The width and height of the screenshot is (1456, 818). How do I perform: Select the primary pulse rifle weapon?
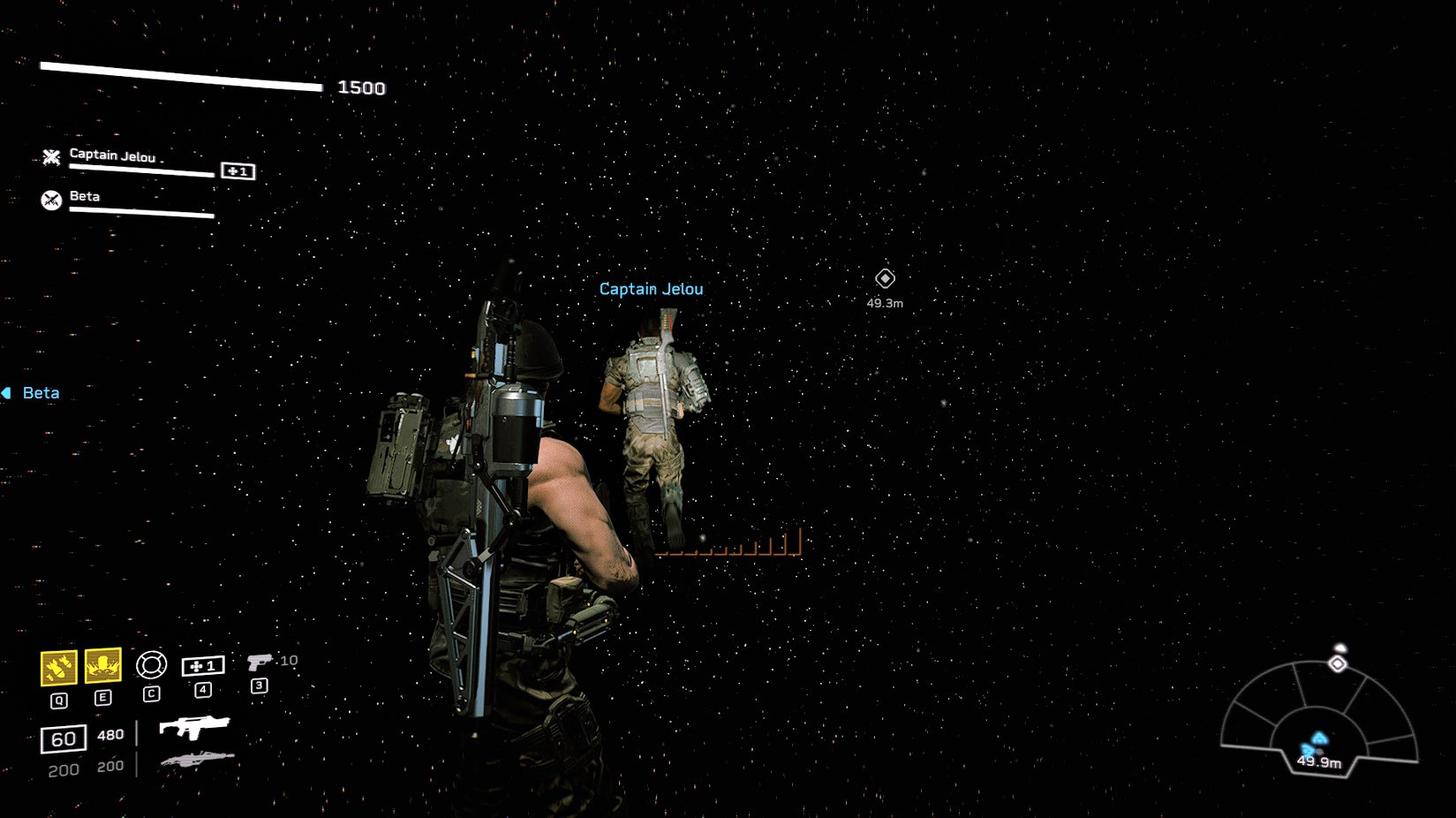click(194, 727)
